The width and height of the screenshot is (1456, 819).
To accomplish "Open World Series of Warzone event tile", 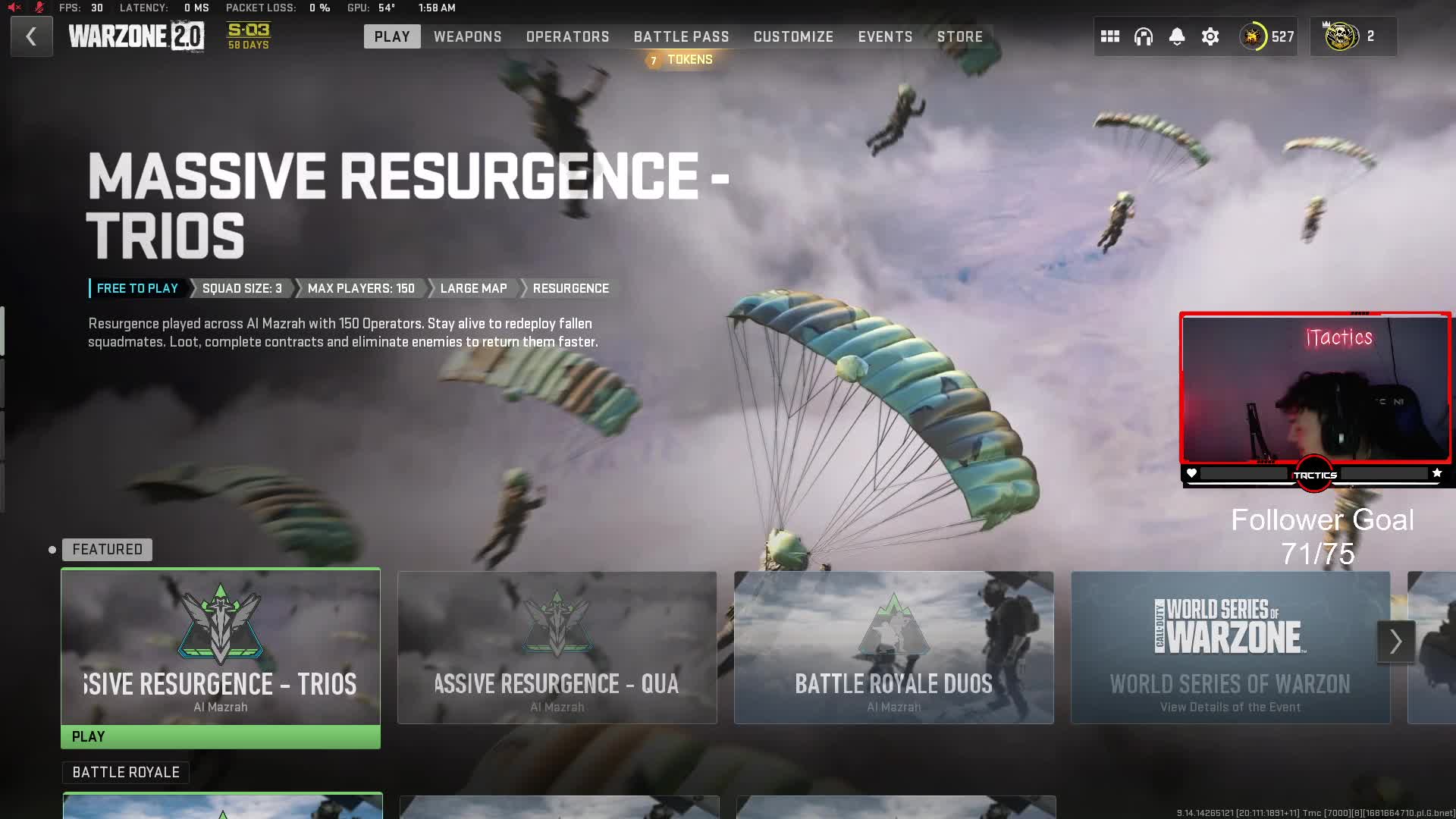I will (x=1229, y=647).
